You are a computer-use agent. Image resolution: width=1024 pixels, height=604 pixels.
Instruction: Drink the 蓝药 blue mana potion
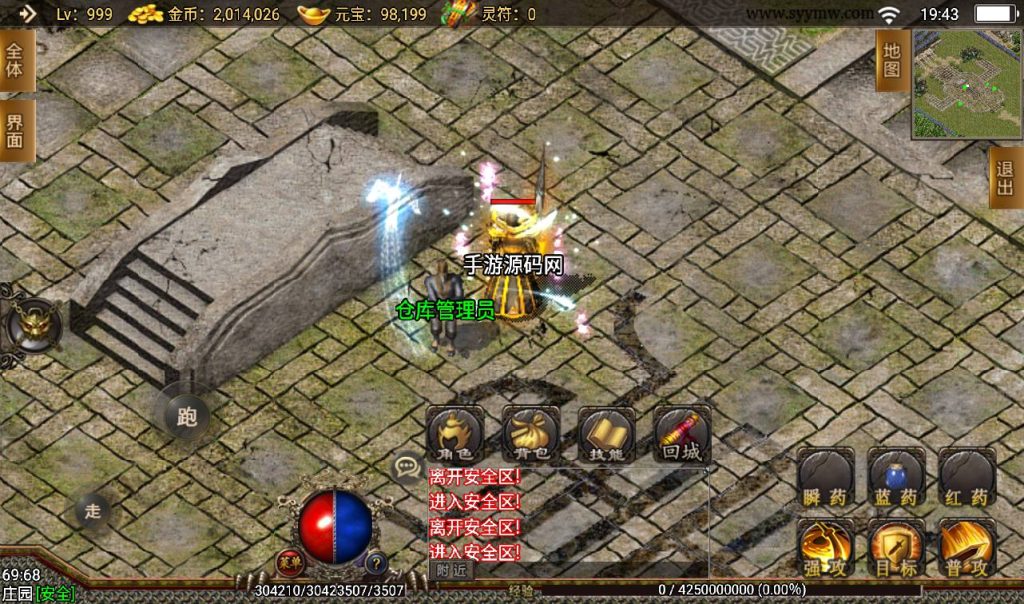point(895,478)
